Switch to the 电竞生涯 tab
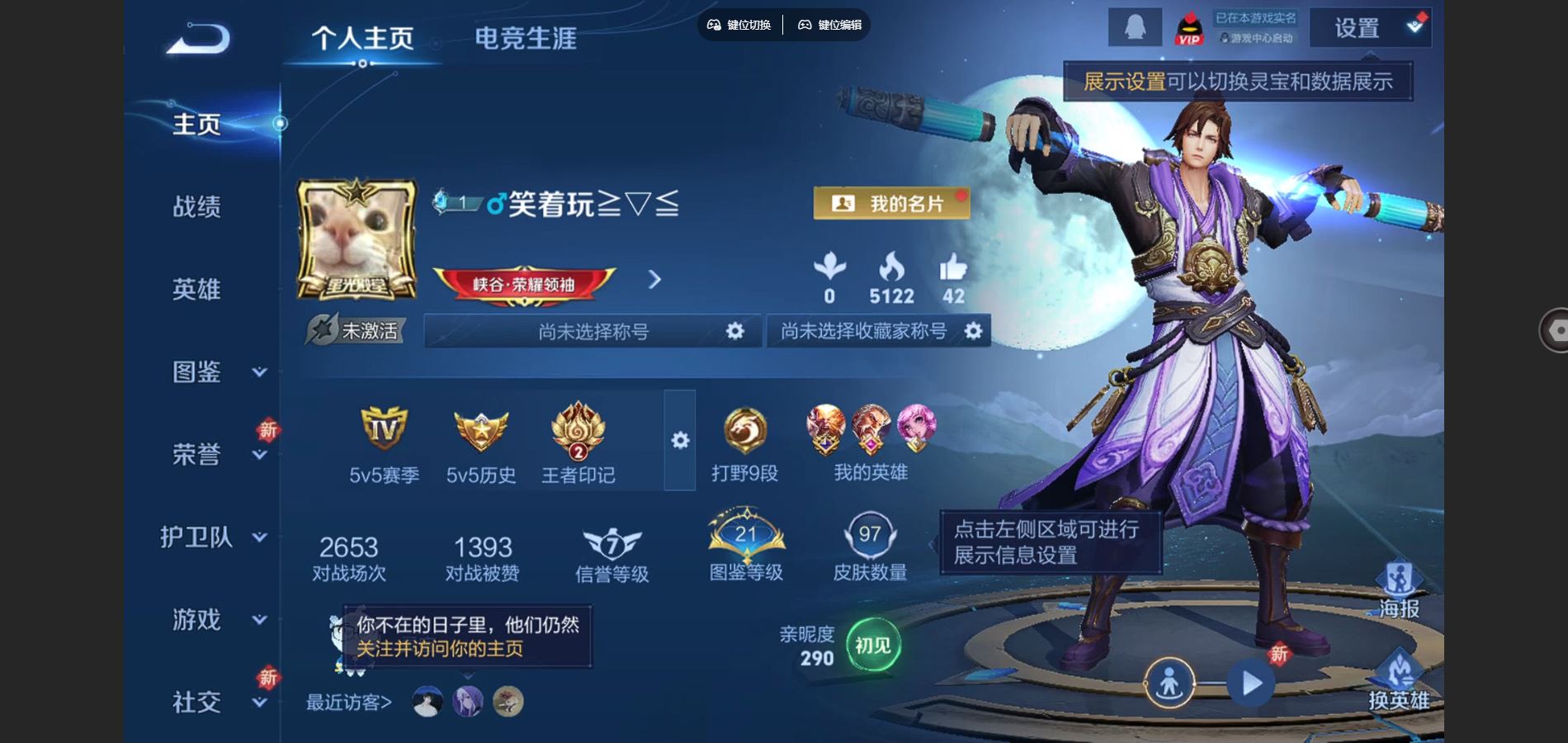 point(526,38)
